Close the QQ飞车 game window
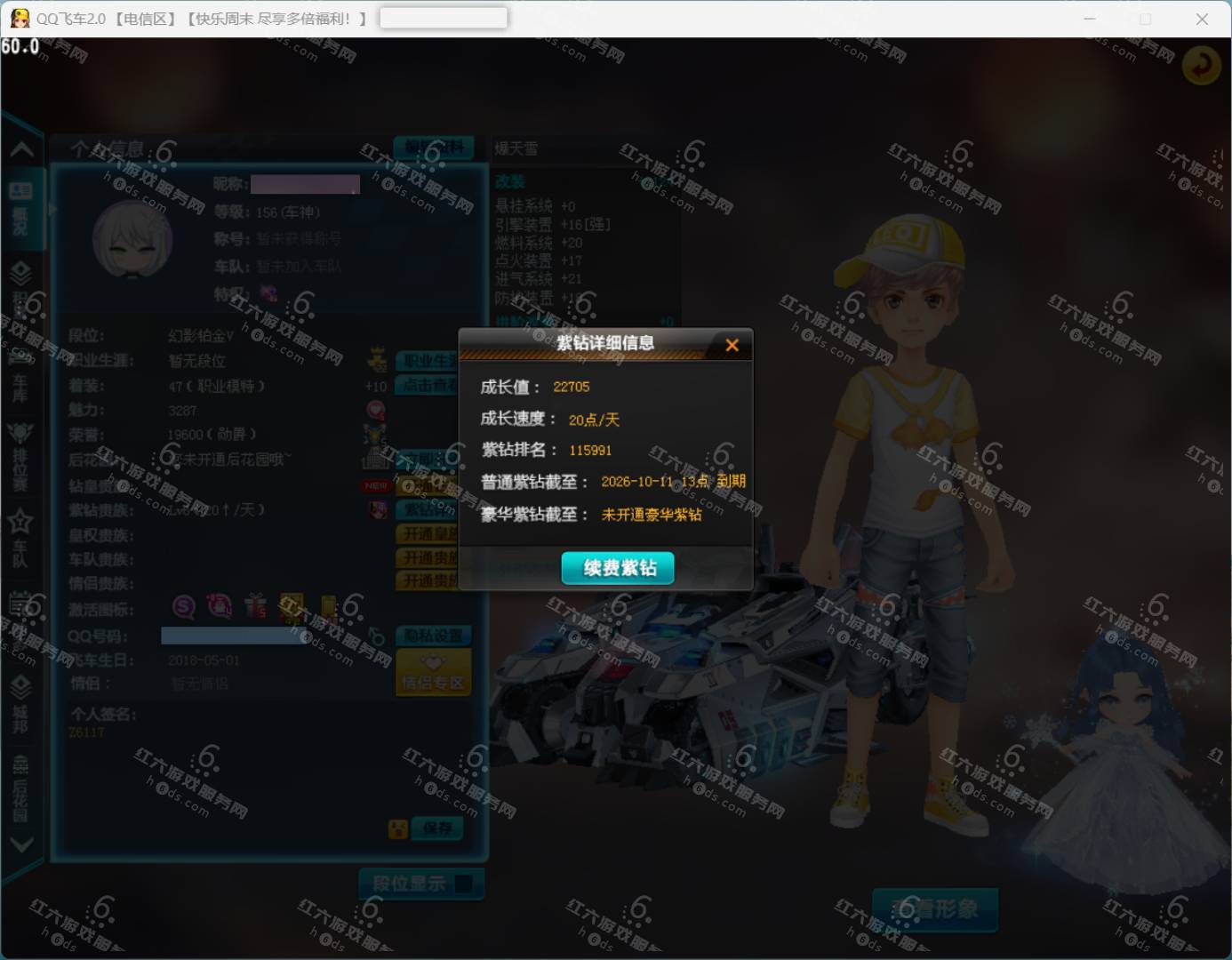The height and width of the screenshot is (960, 1232). pyautogui.click(x=1202, y=19)
